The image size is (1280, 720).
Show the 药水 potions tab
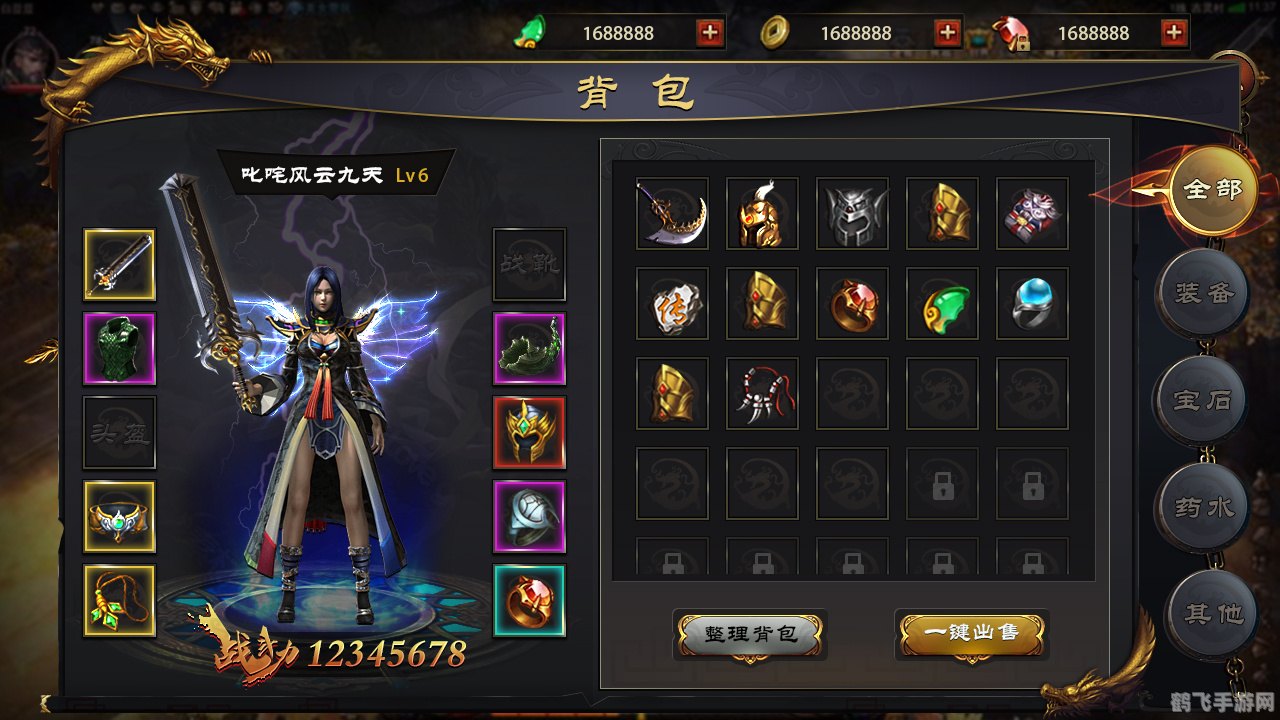tap(1202, 508)
